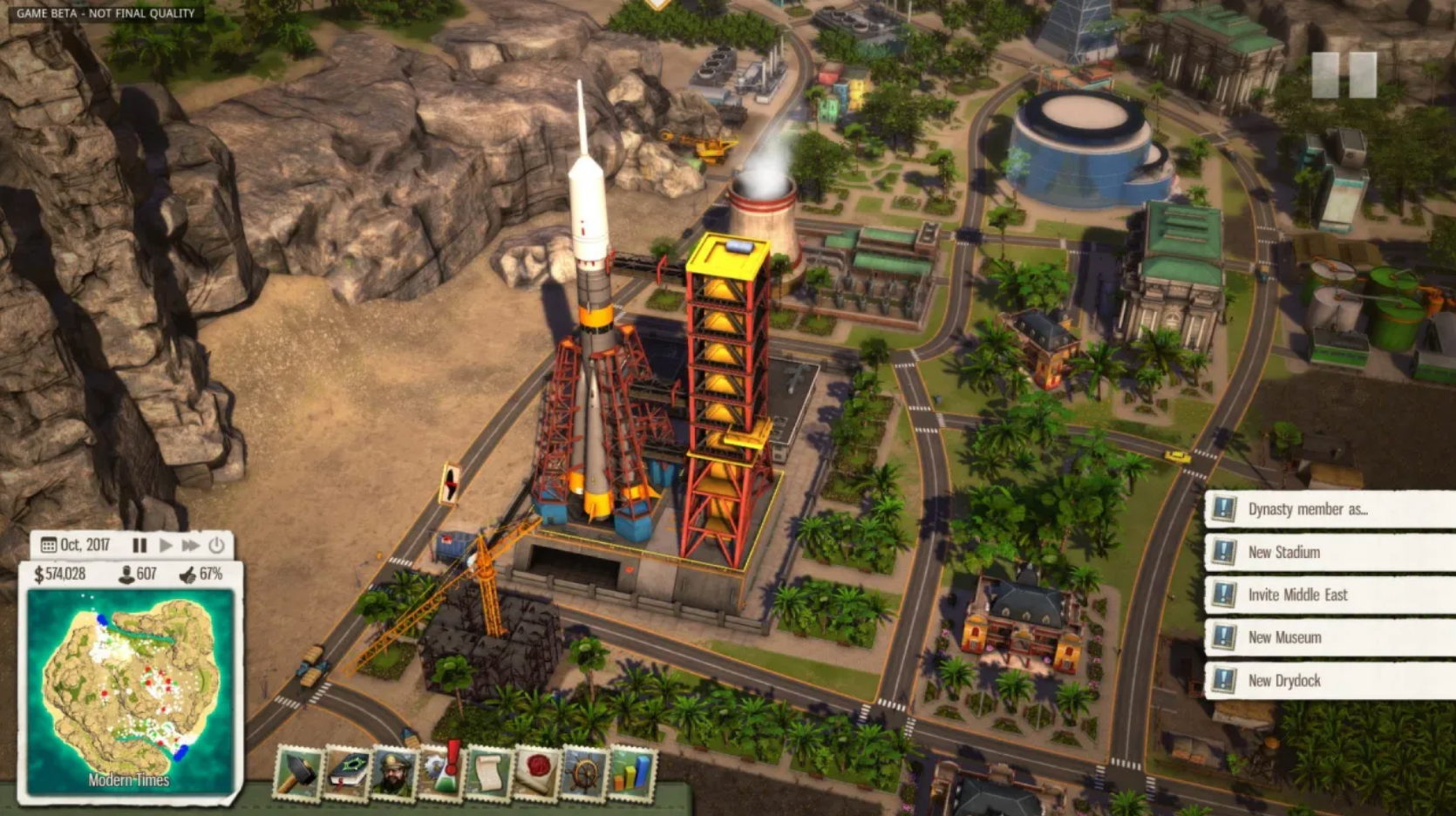Pause the game simulation
The width and height of the screenshot is (1456, 816).
coord(139,544)
